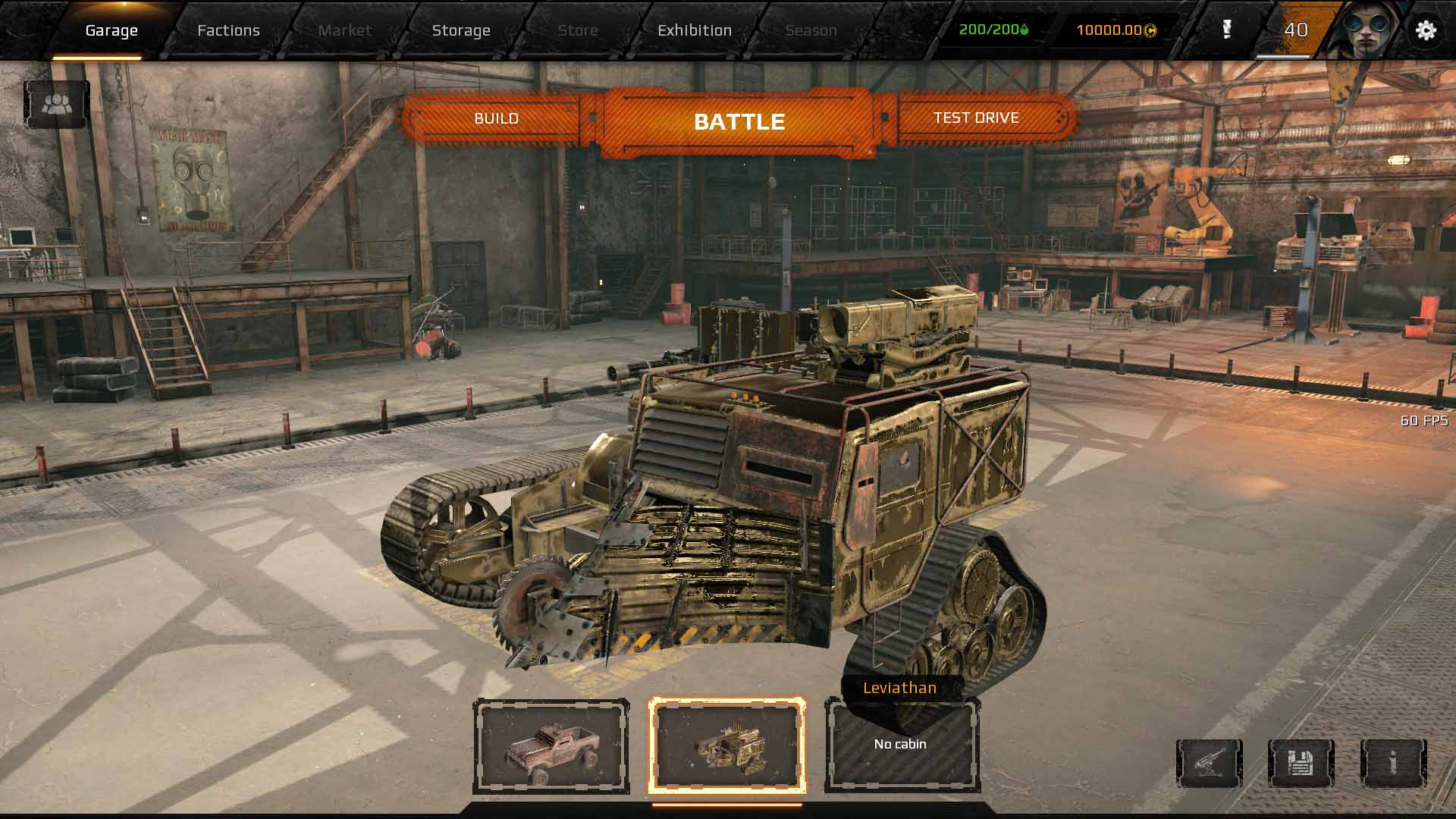This screenshot has width=1456, height=819.
Task: Switch to the Garage tab
Action: coord(111,30)
